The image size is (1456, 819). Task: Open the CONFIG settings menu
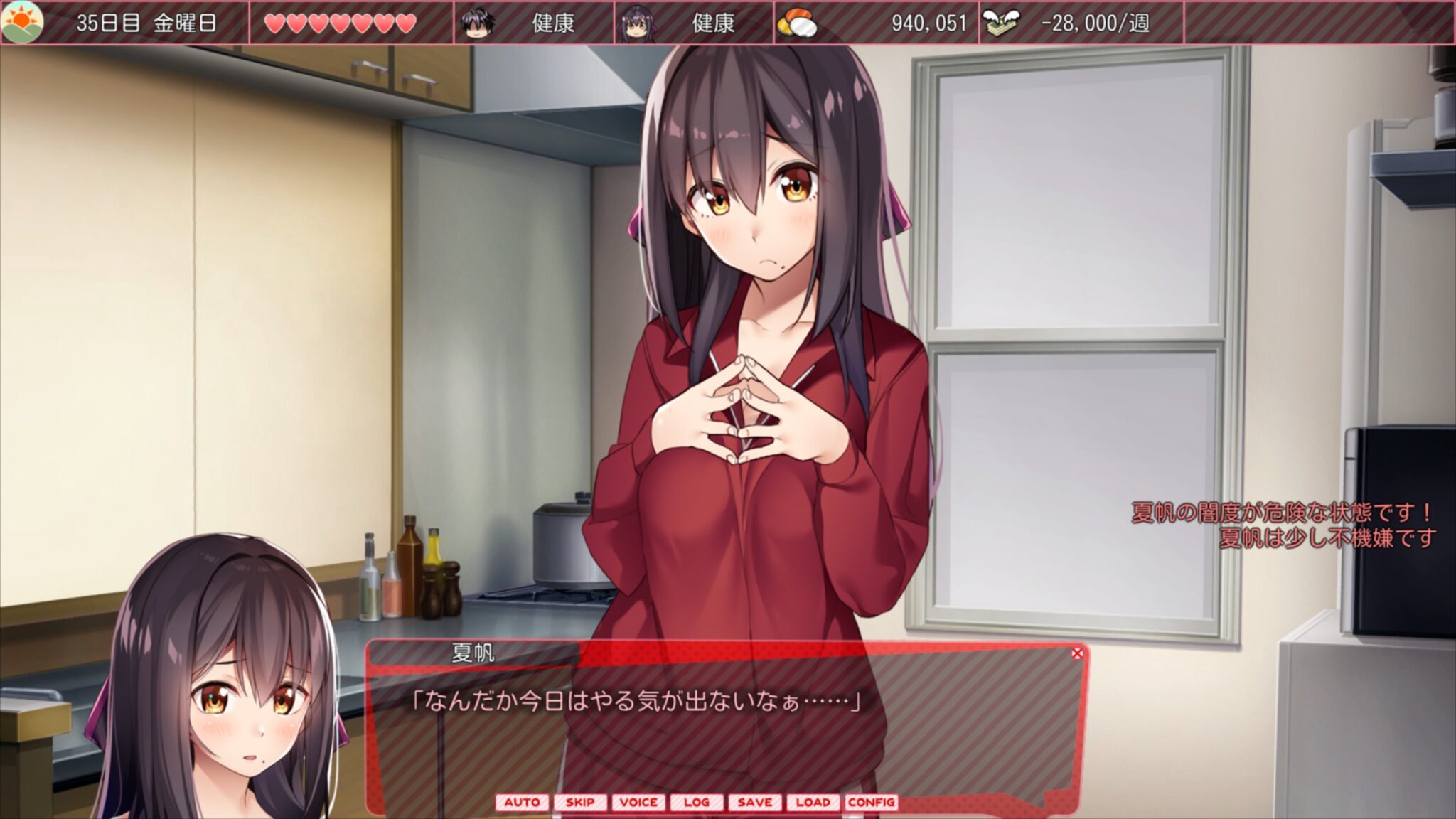(x=872, y=802)
